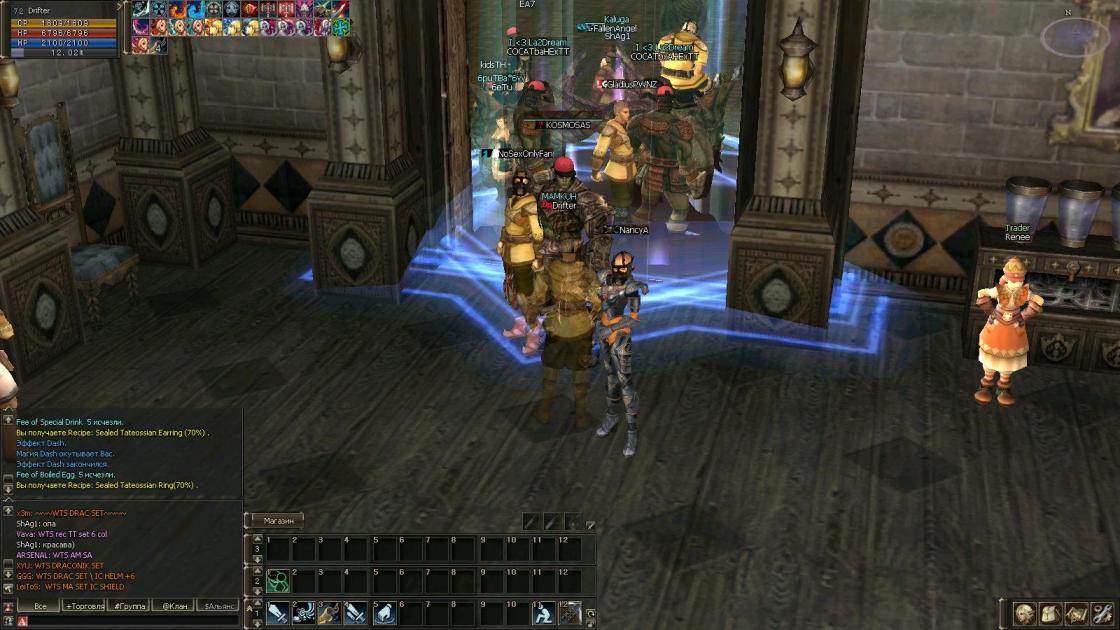Image resolution: width=1120 pixels, height=630 pixels.
Task: Select the Drifter player status panel
Action: click(60, 30)
